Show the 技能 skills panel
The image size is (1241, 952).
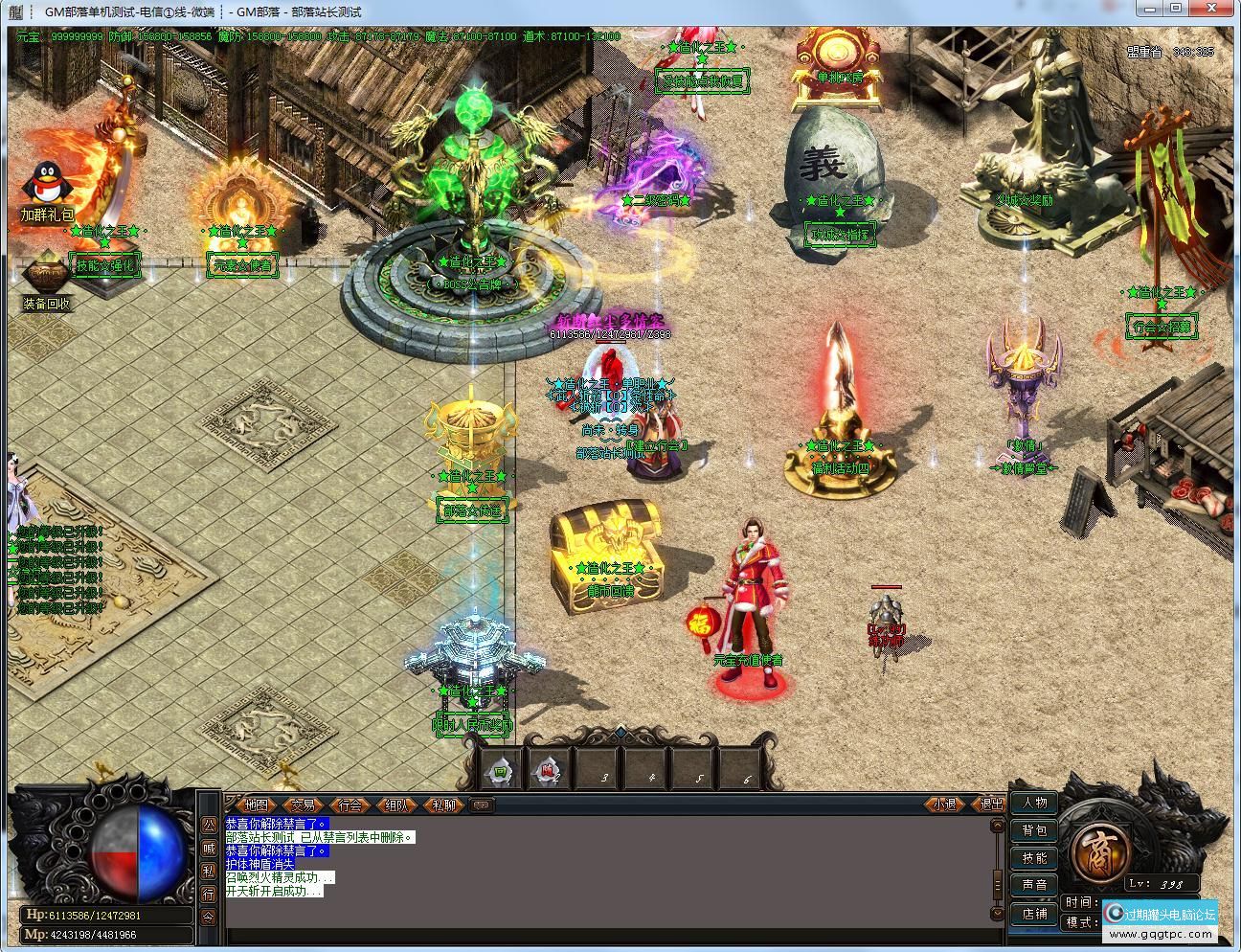(x=1035, y=858)
